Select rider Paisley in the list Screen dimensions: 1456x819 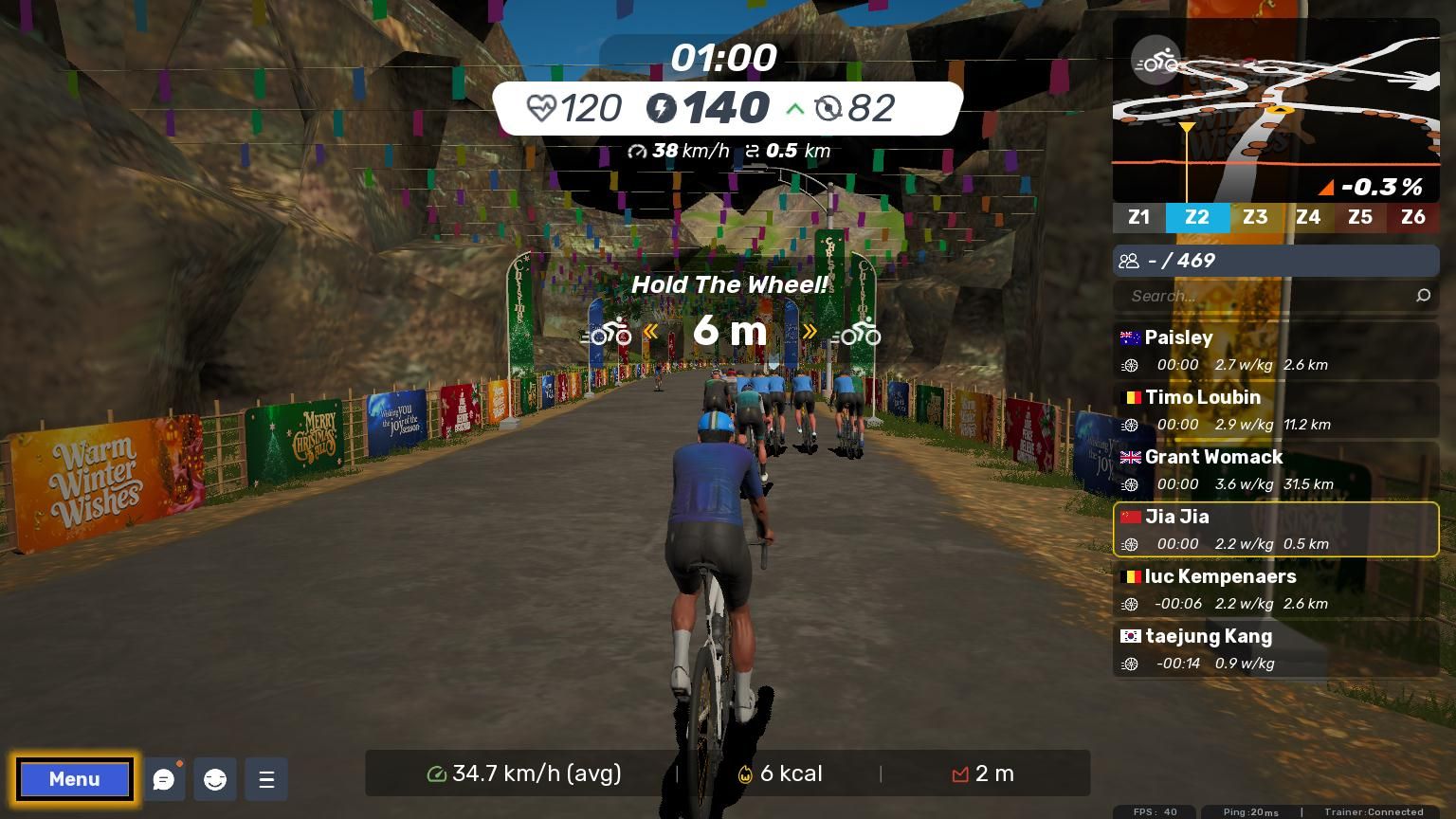[1276, 350]
